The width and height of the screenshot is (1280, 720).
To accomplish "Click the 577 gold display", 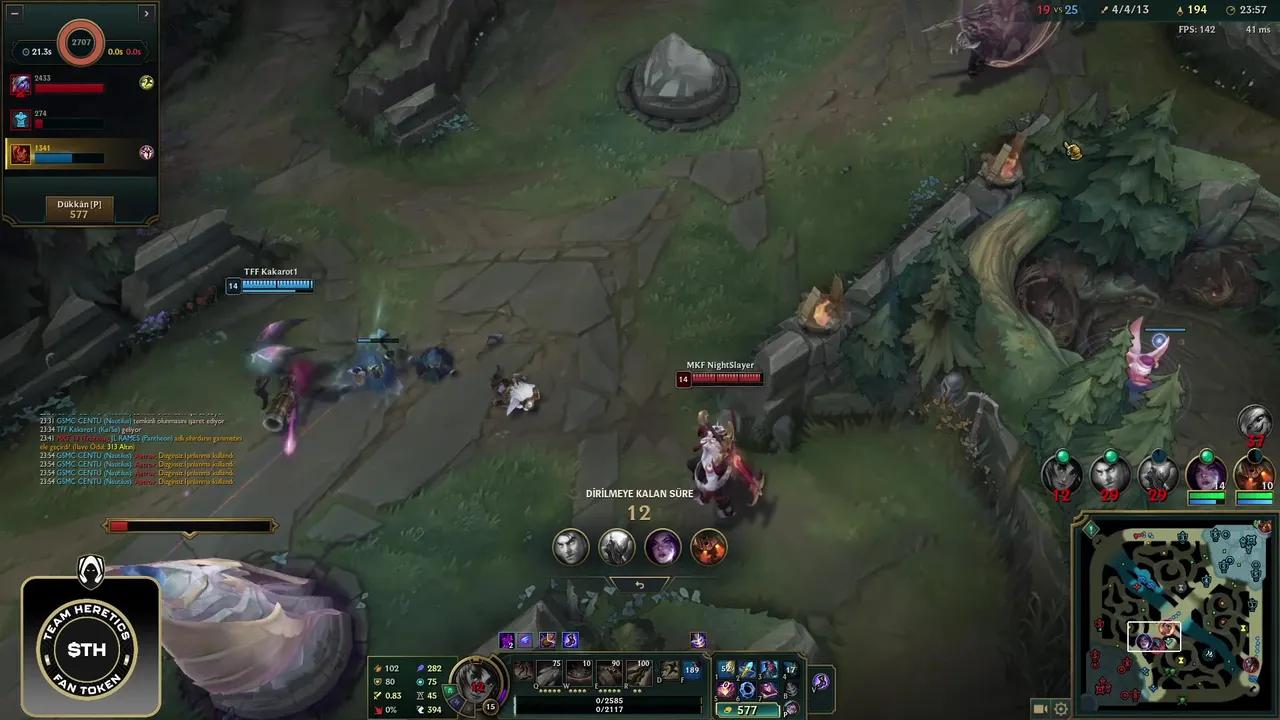I will pos(746,708).
